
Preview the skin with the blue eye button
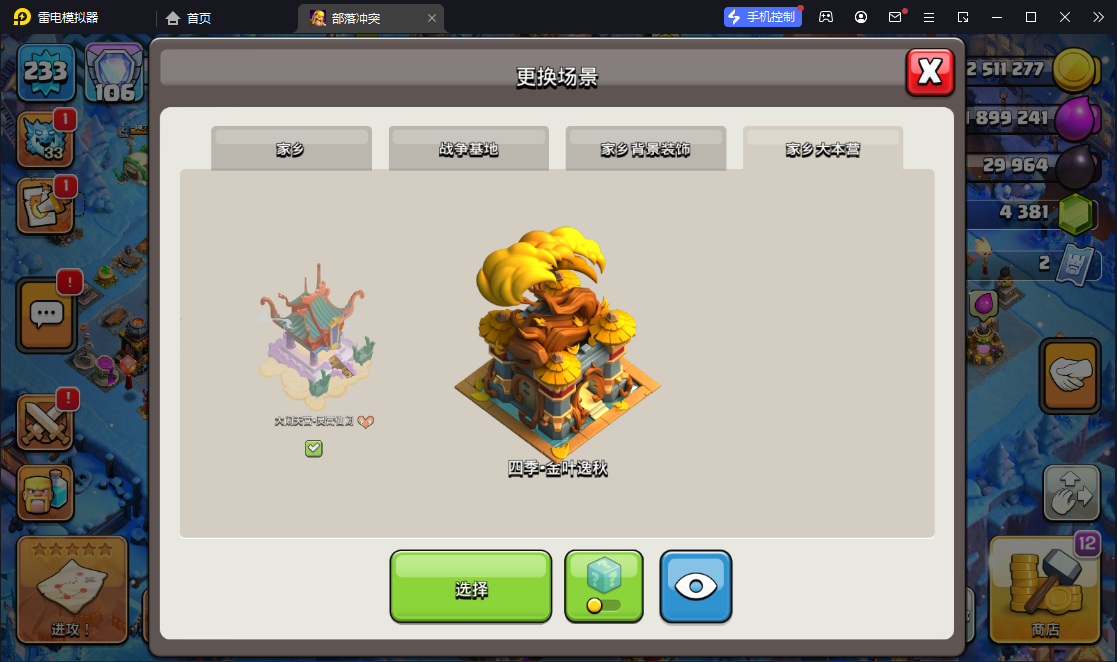coord(696,587)
